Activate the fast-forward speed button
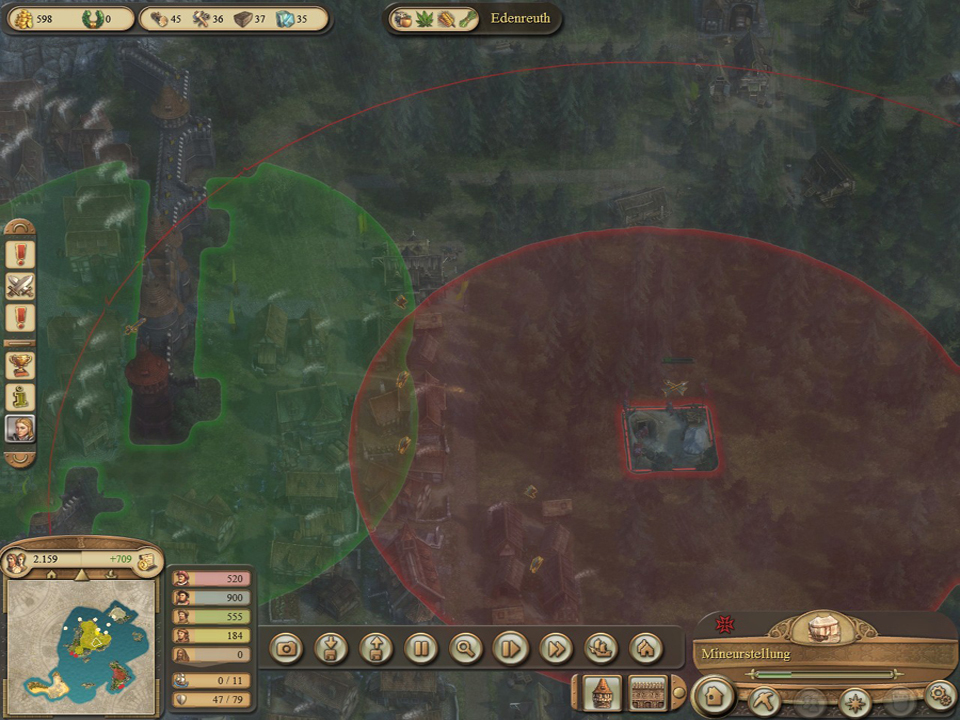960x720 pixels. 556,648
